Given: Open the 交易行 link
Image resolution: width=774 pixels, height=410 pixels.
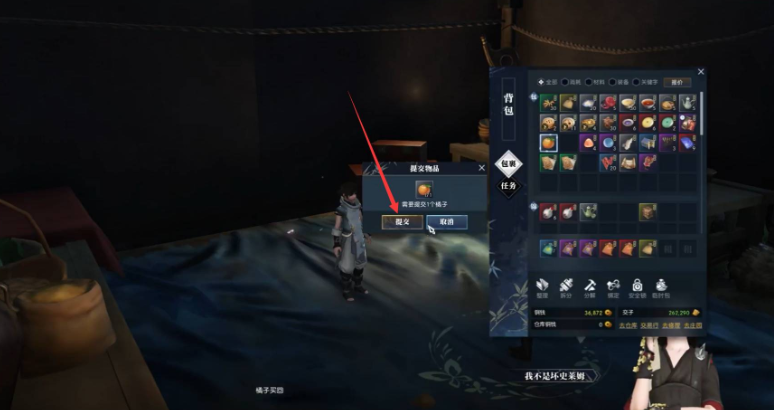Looking at the screenshot, I should point(649,326).
